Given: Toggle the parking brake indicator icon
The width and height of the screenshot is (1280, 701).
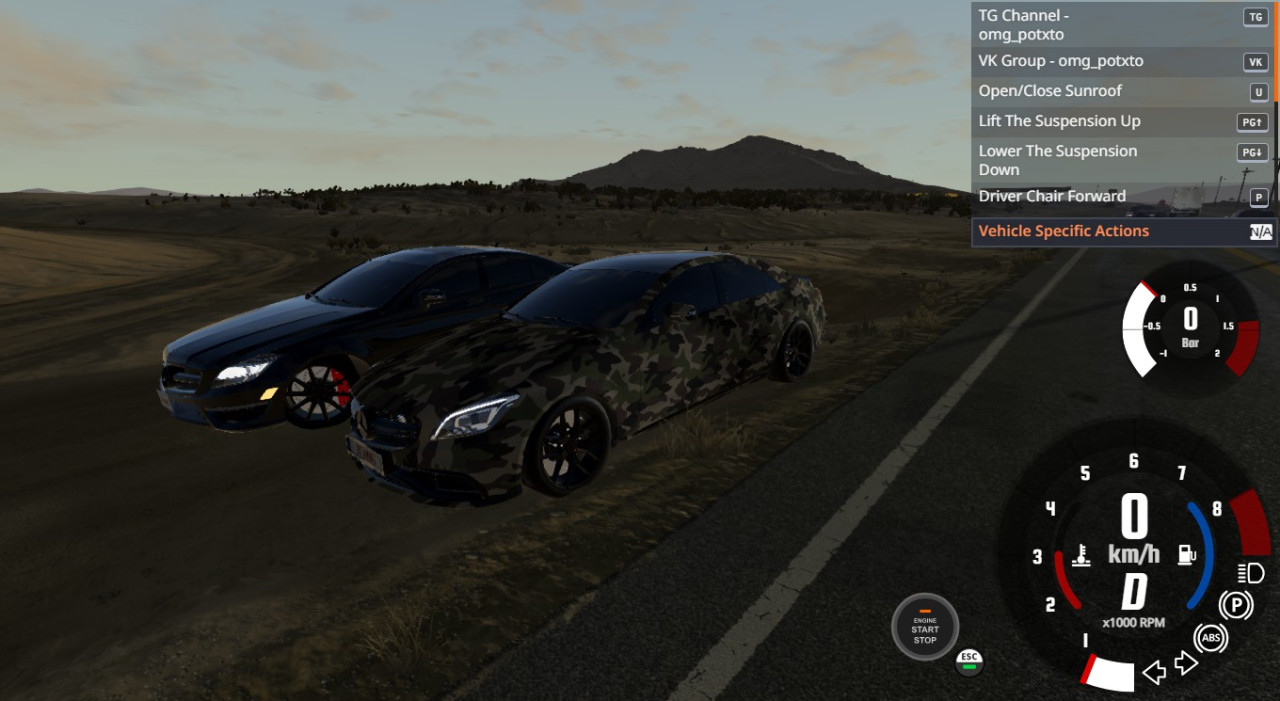Looking at the screenshot, I should tap(1236, 605).
